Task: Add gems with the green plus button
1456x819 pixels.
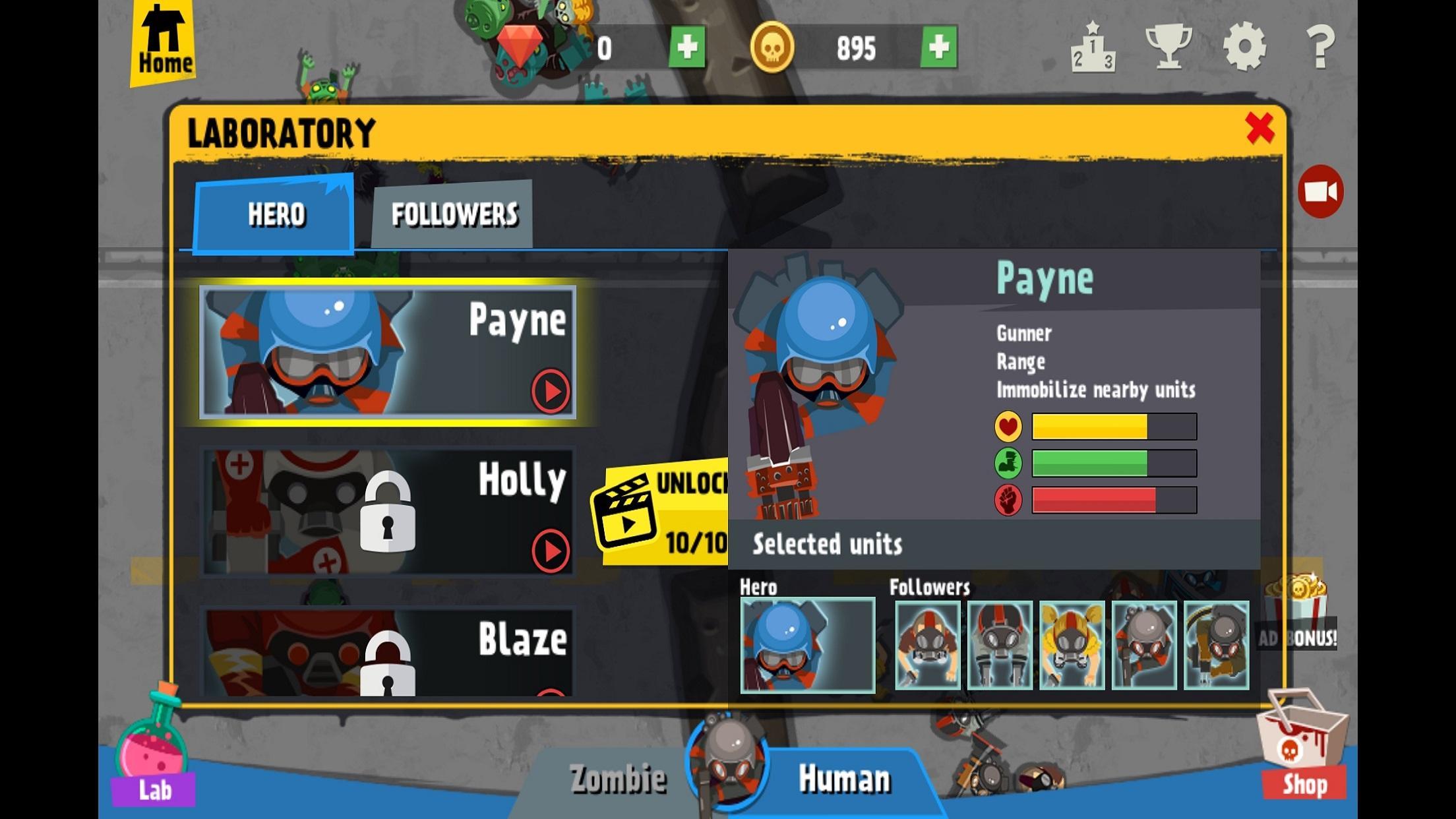Action: pyautogui.click(x=688, y=47)
